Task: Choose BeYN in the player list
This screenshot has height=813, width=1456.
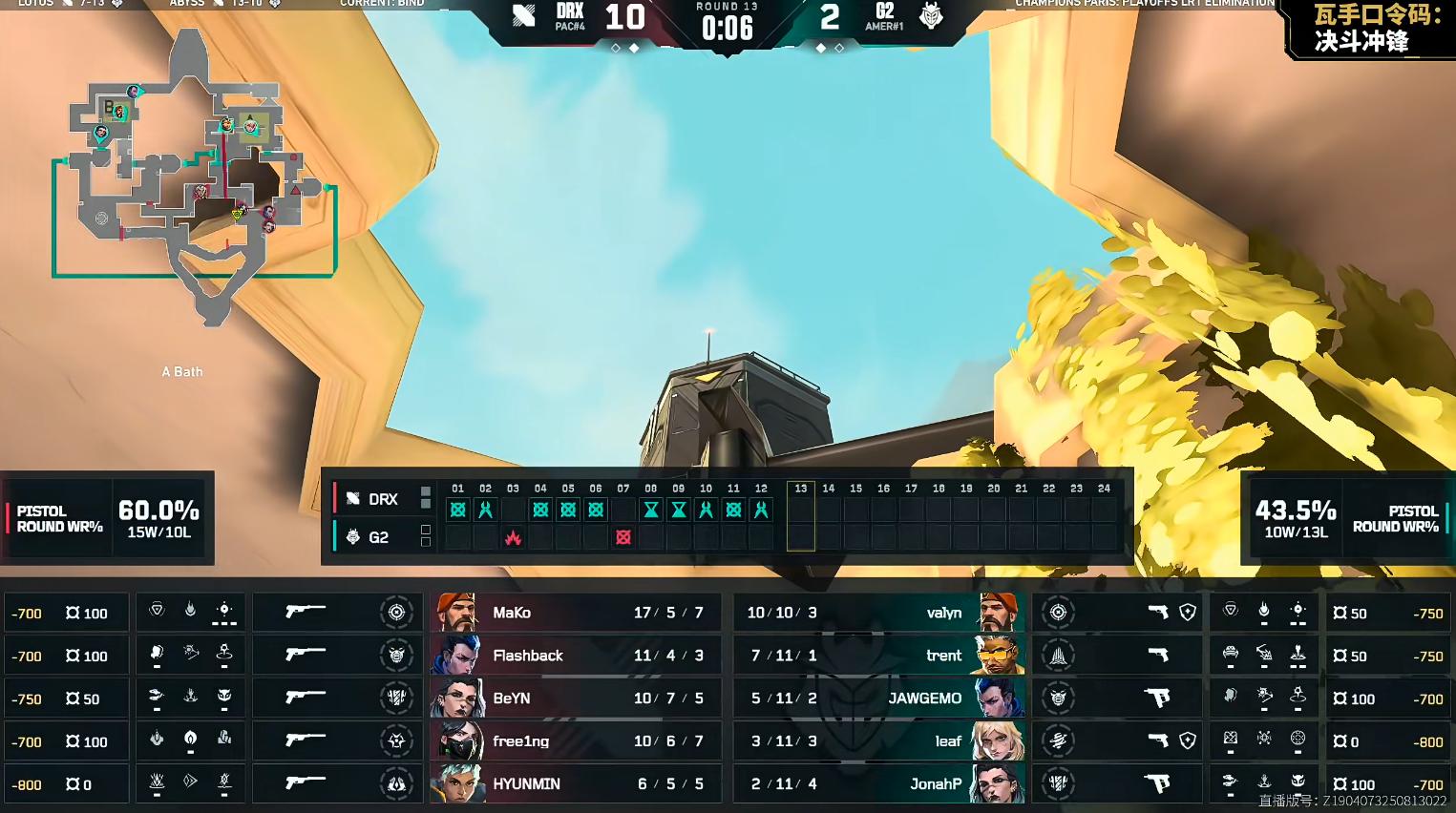Action: click(570, 698)
